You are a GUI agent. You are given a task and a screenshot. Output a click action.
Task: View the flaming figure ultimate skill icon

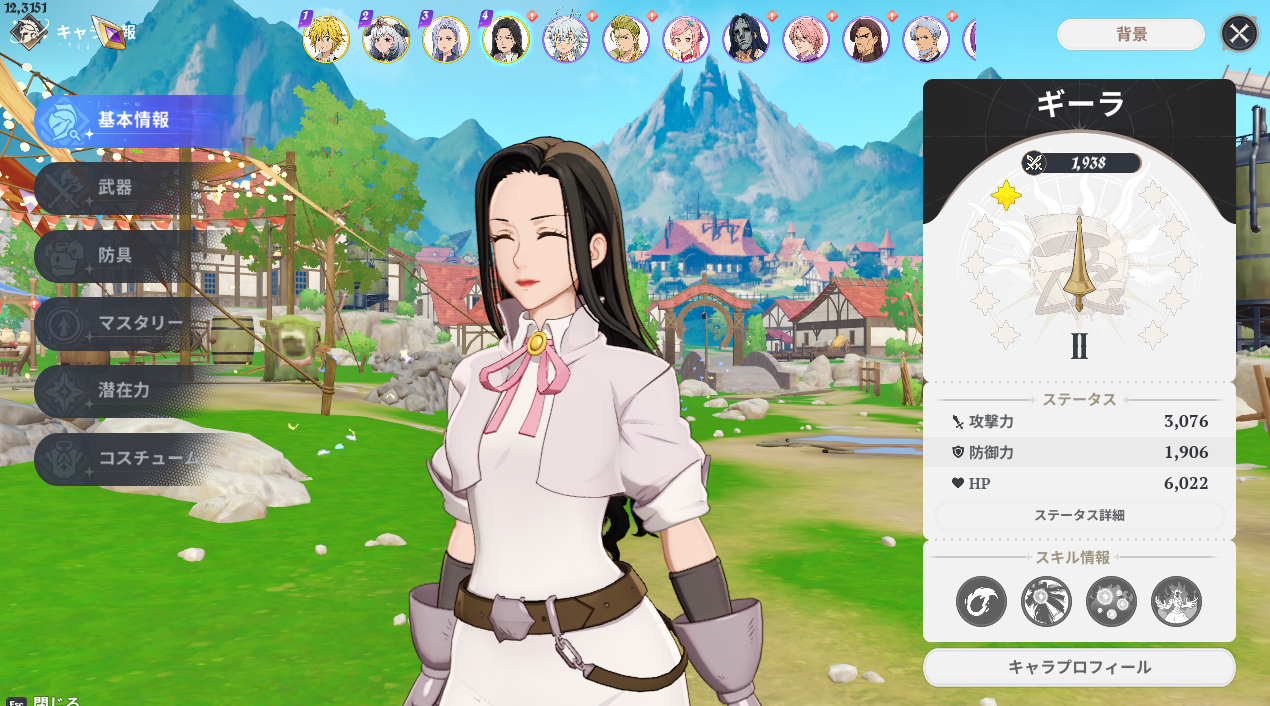click(1176, 602)
